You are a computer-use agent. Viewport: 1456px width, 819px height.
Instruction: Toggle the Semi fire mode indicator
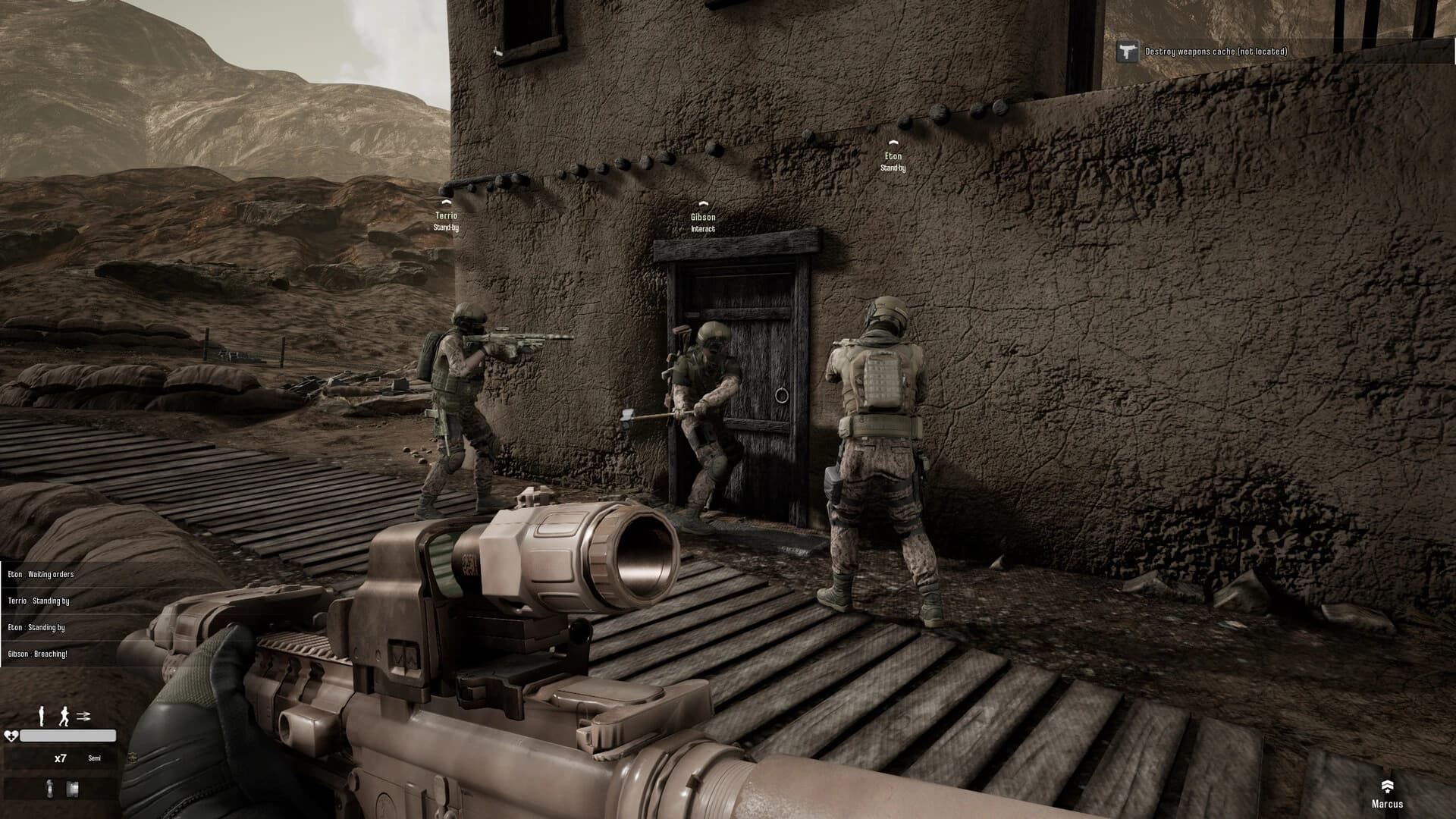(x=94, y=758)
